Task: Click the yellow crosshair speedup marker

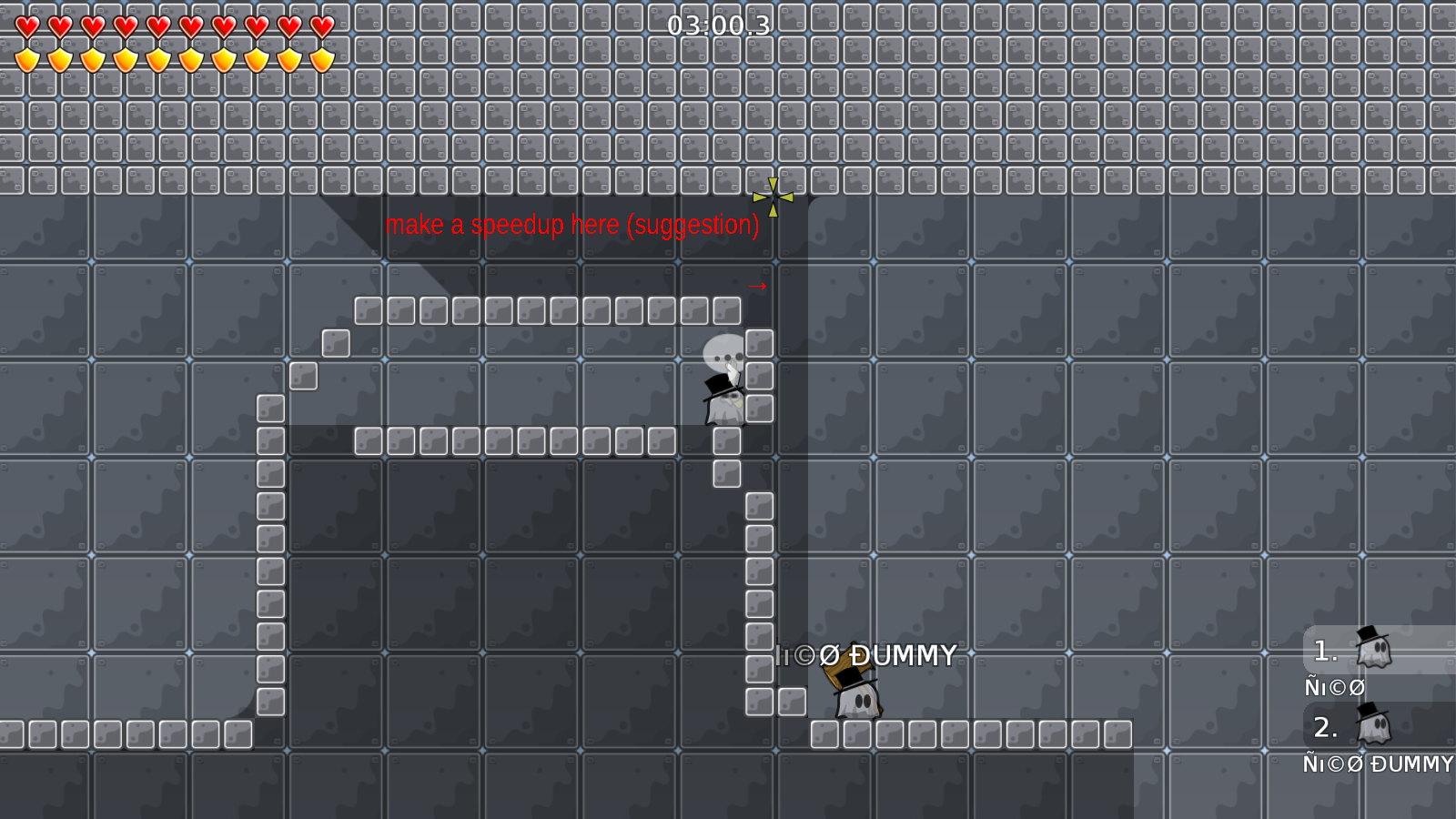Action: [x=774, y=196]
